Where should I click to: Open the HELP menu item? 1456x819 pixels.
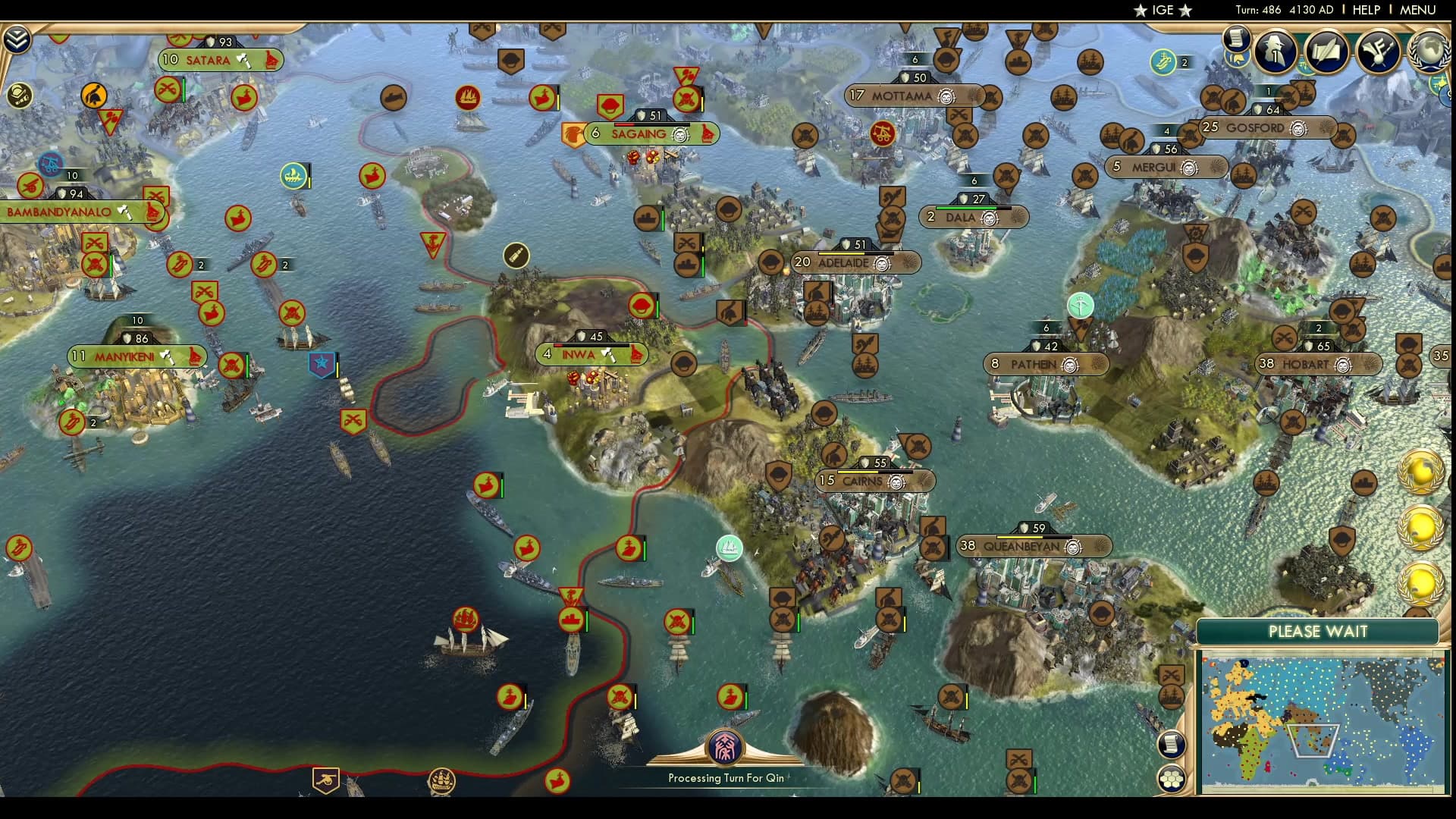[1365, 10]
